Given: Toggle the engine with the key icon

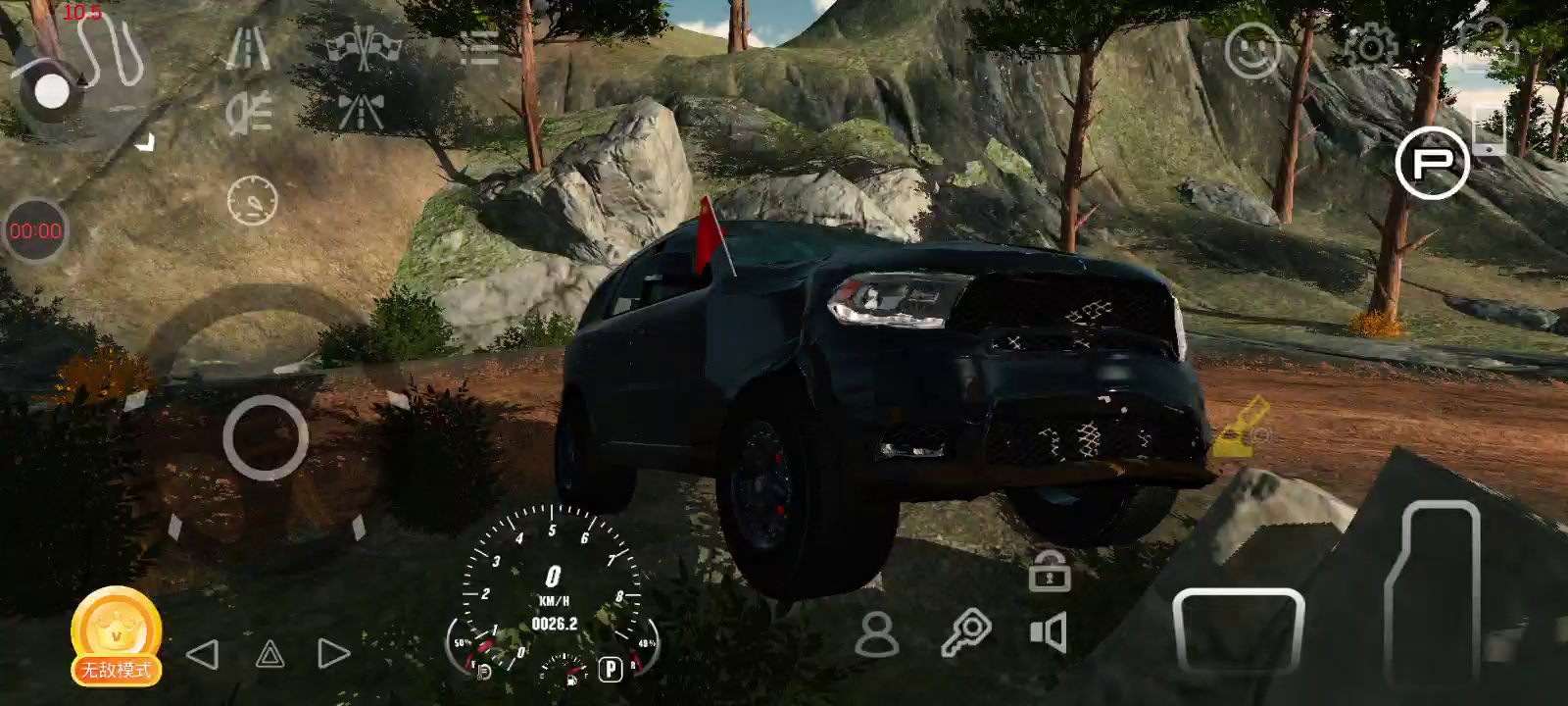Looking at the screenshot, I should 965,633.
